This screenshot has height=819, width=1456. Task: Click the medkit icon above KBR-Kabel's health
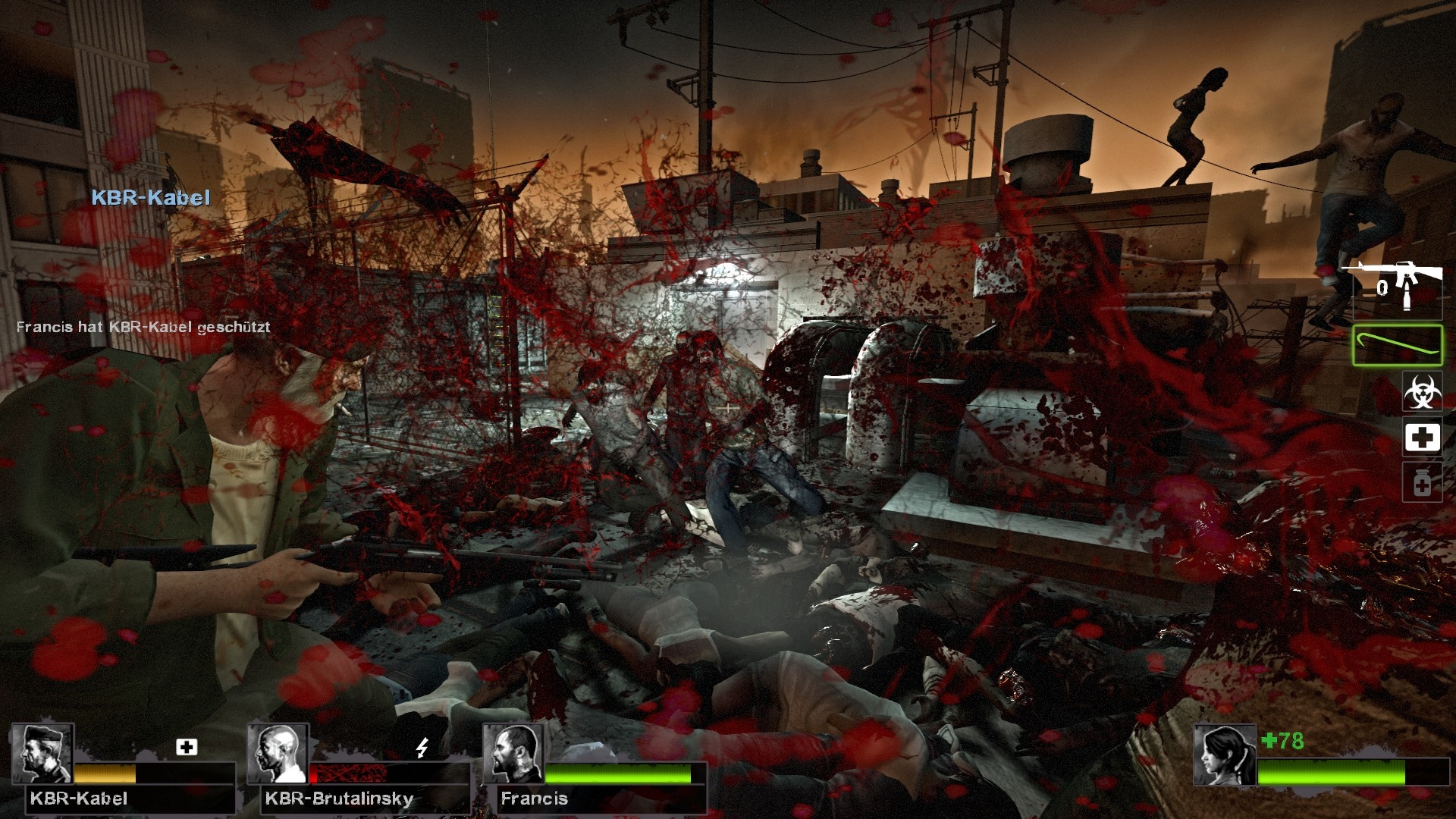tap(187, 747)
